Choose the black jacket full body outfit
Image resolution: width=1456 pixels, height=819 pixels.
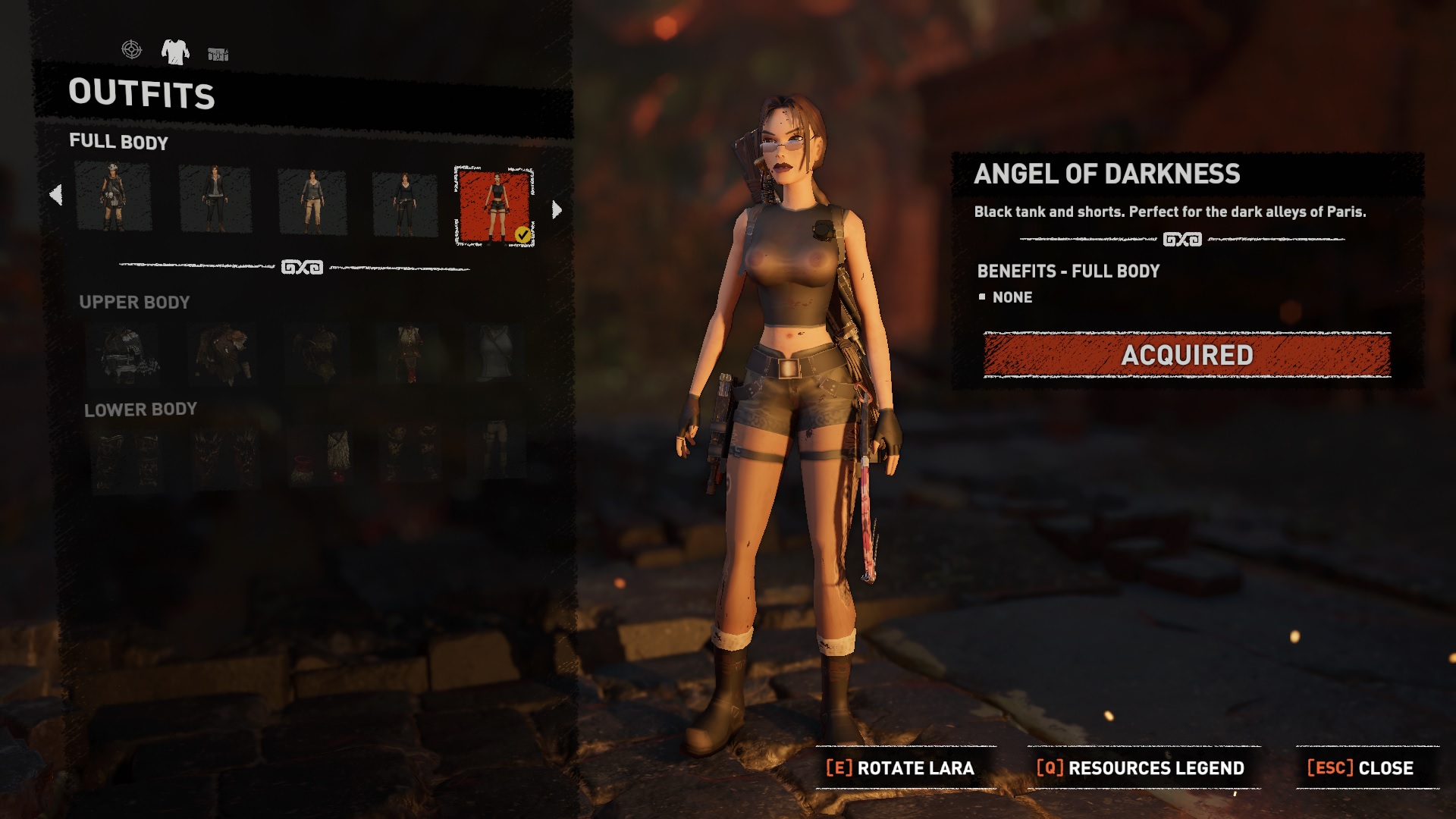click(x=215, y=199)
